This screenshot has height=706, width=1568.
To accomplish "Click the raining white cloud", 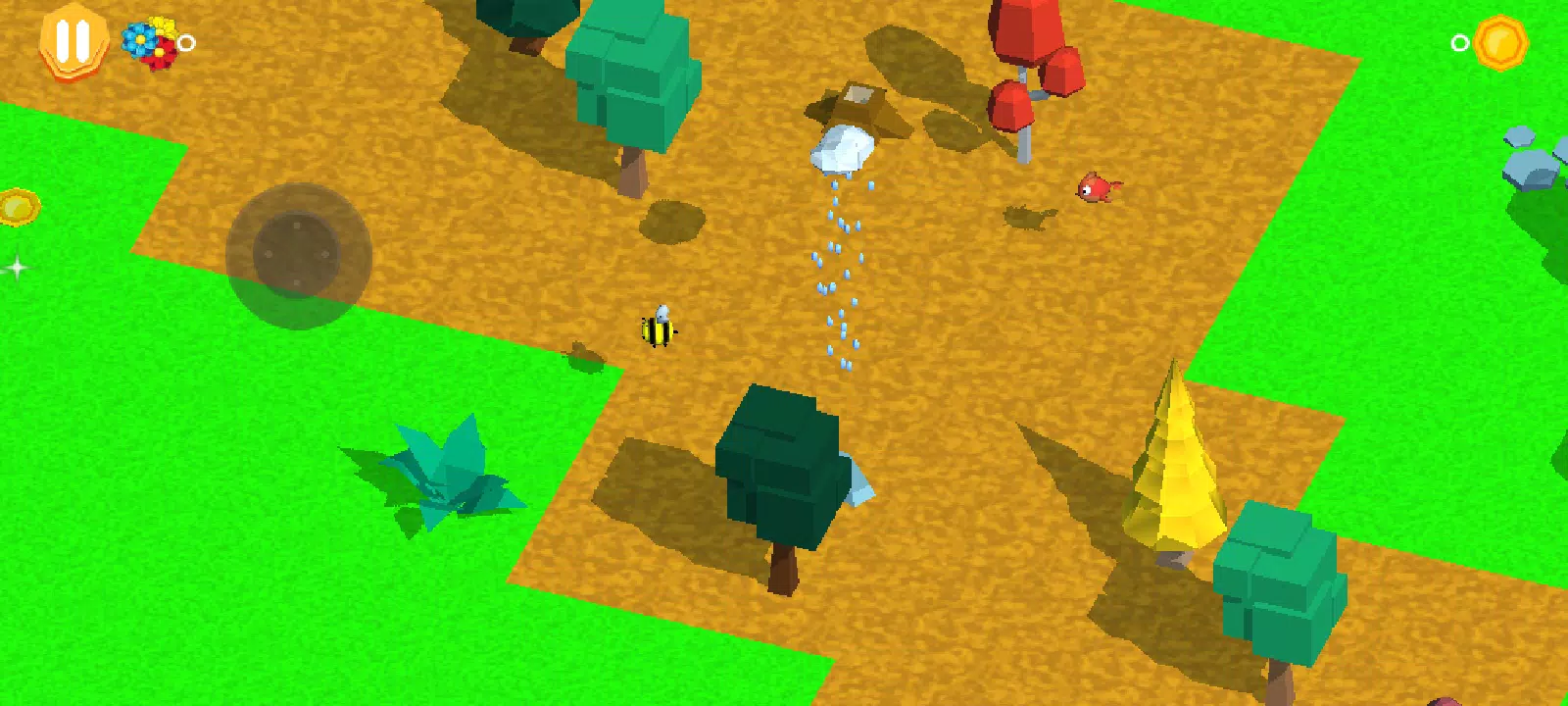I will tap(845, 149).
